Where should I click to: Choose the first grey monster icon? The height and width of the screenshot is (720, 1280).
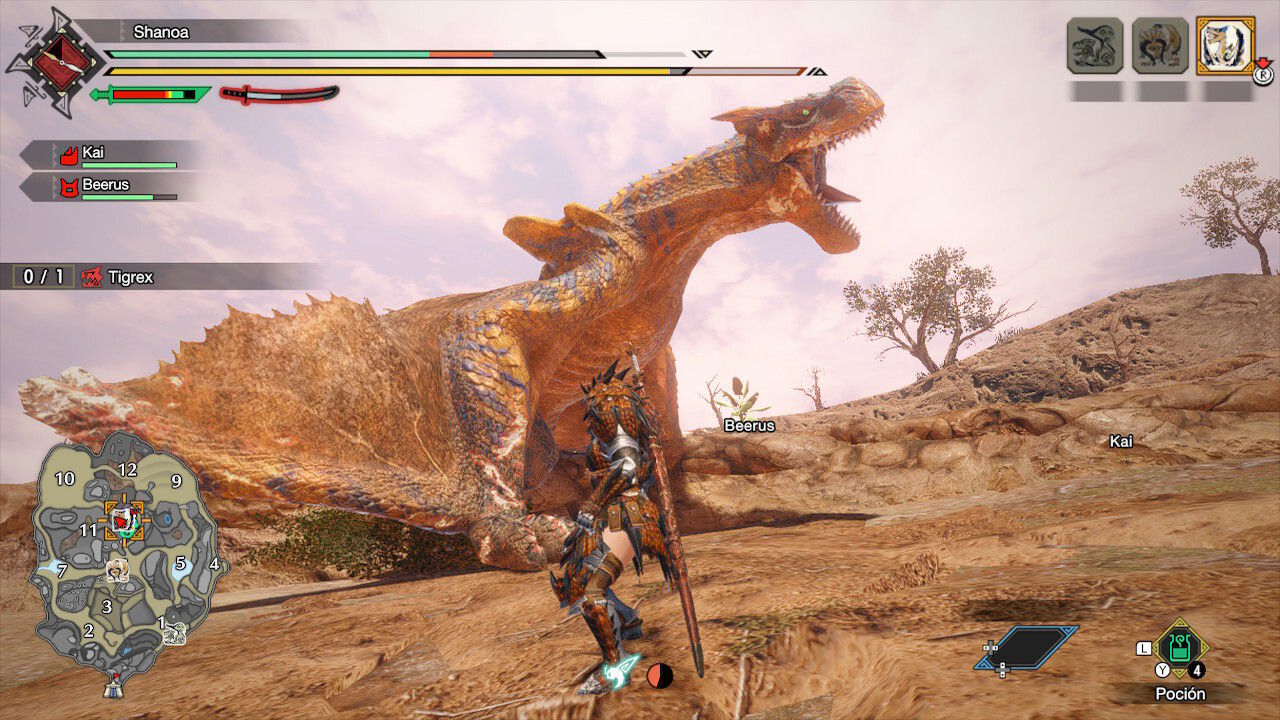(x=1095, y=45)
